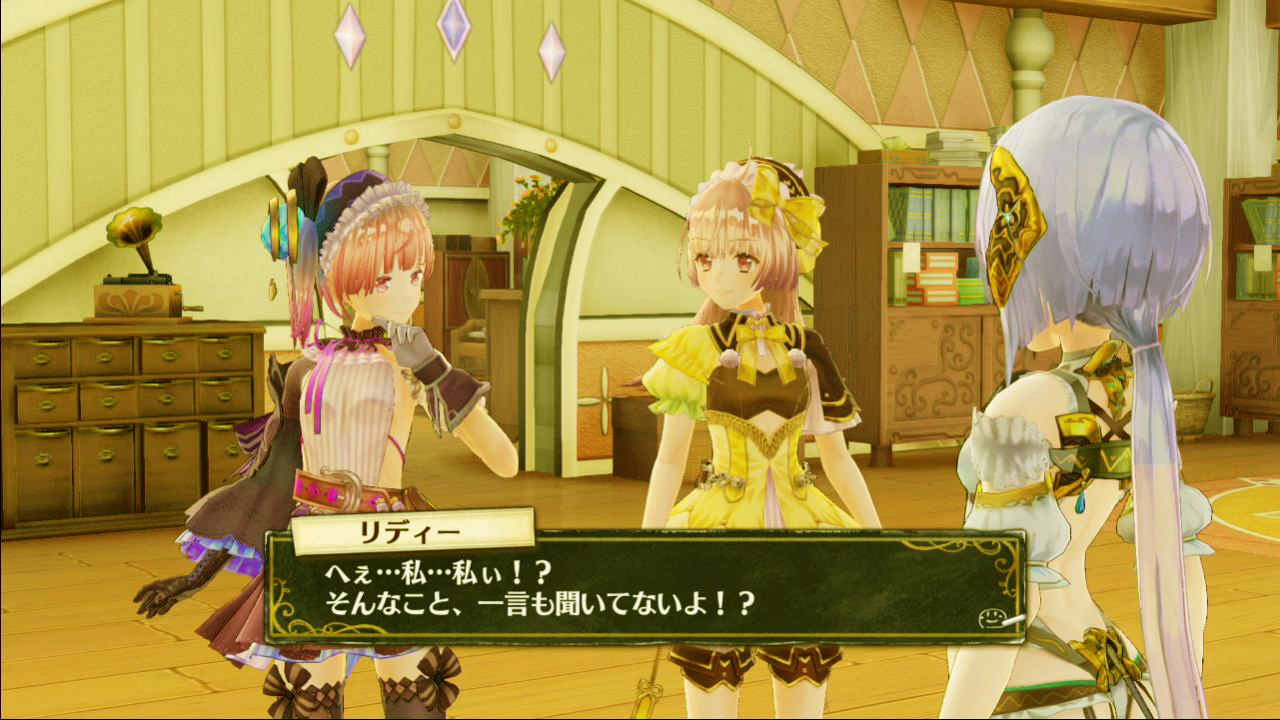Click the chalk smiley continue icon
This screenshot has height=720, width=1280.
coord(993,618)
